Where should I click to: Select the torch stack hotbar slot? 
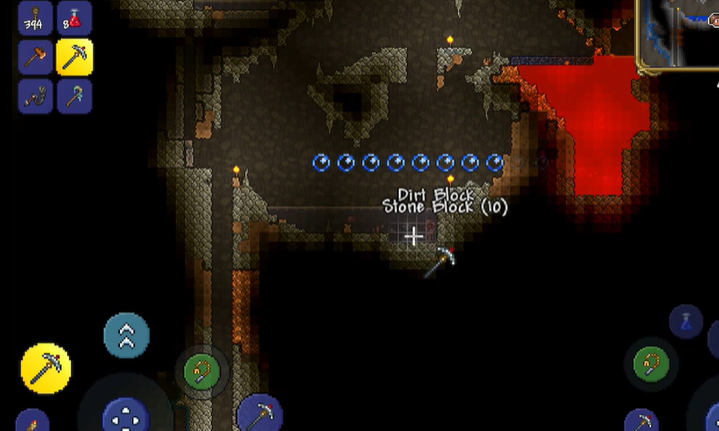(35, 18)
